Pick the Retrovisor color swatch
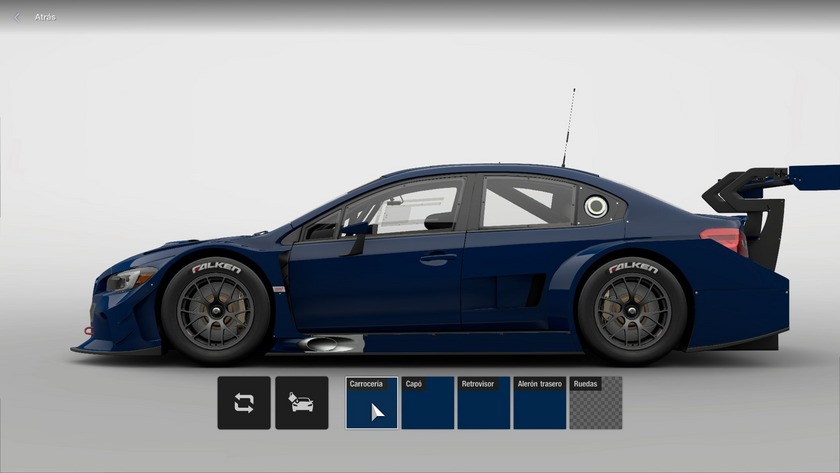 click(484, 403)
